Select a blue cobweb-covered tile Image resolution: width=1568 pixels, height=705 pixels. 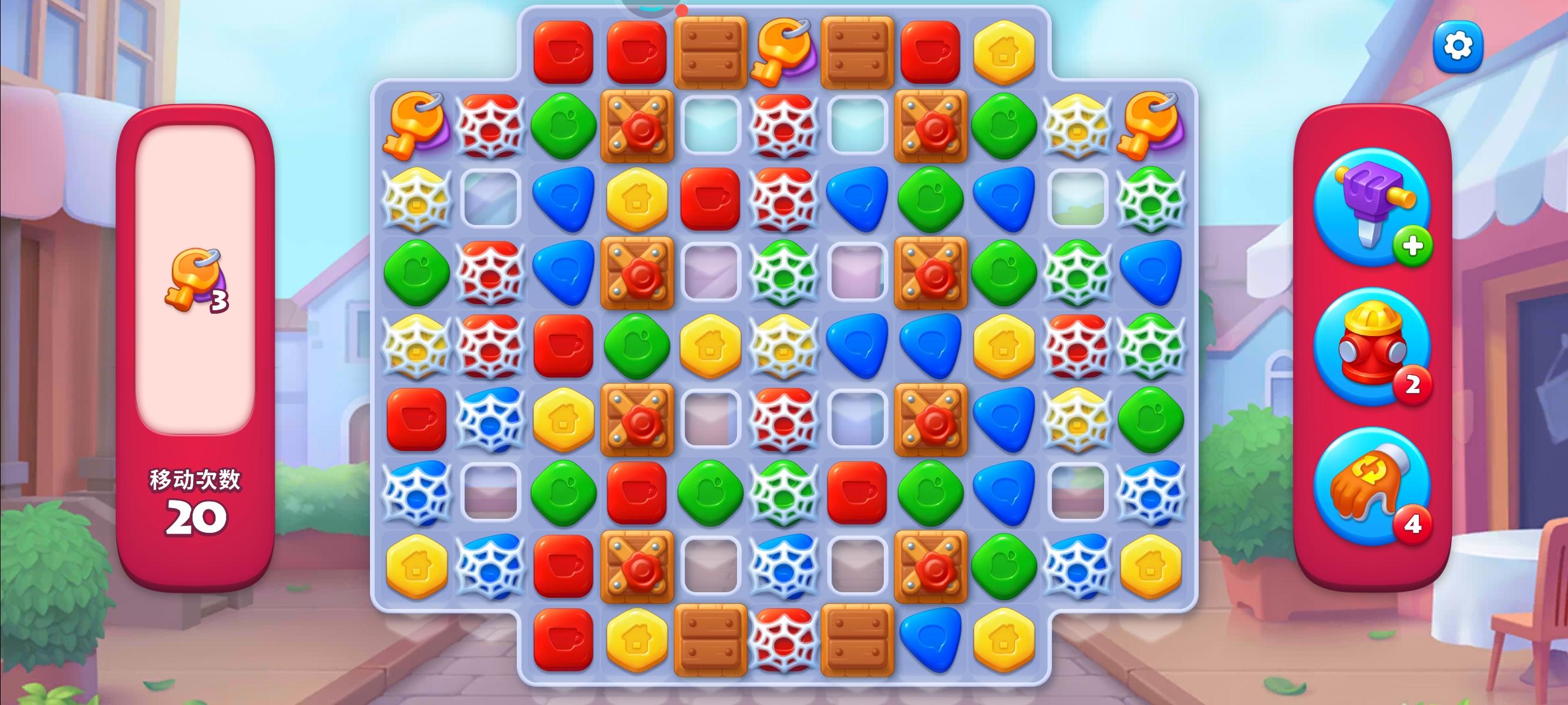click(490, 419)
